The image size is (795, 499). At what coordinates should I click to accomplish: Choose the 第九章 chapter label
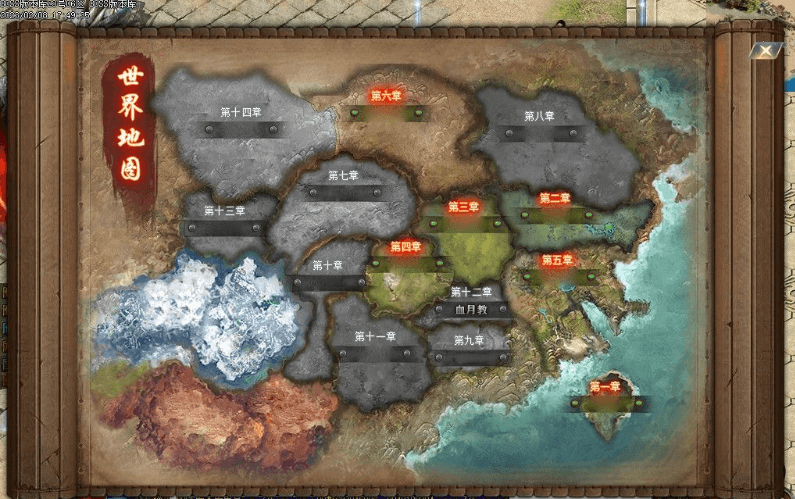468,341
